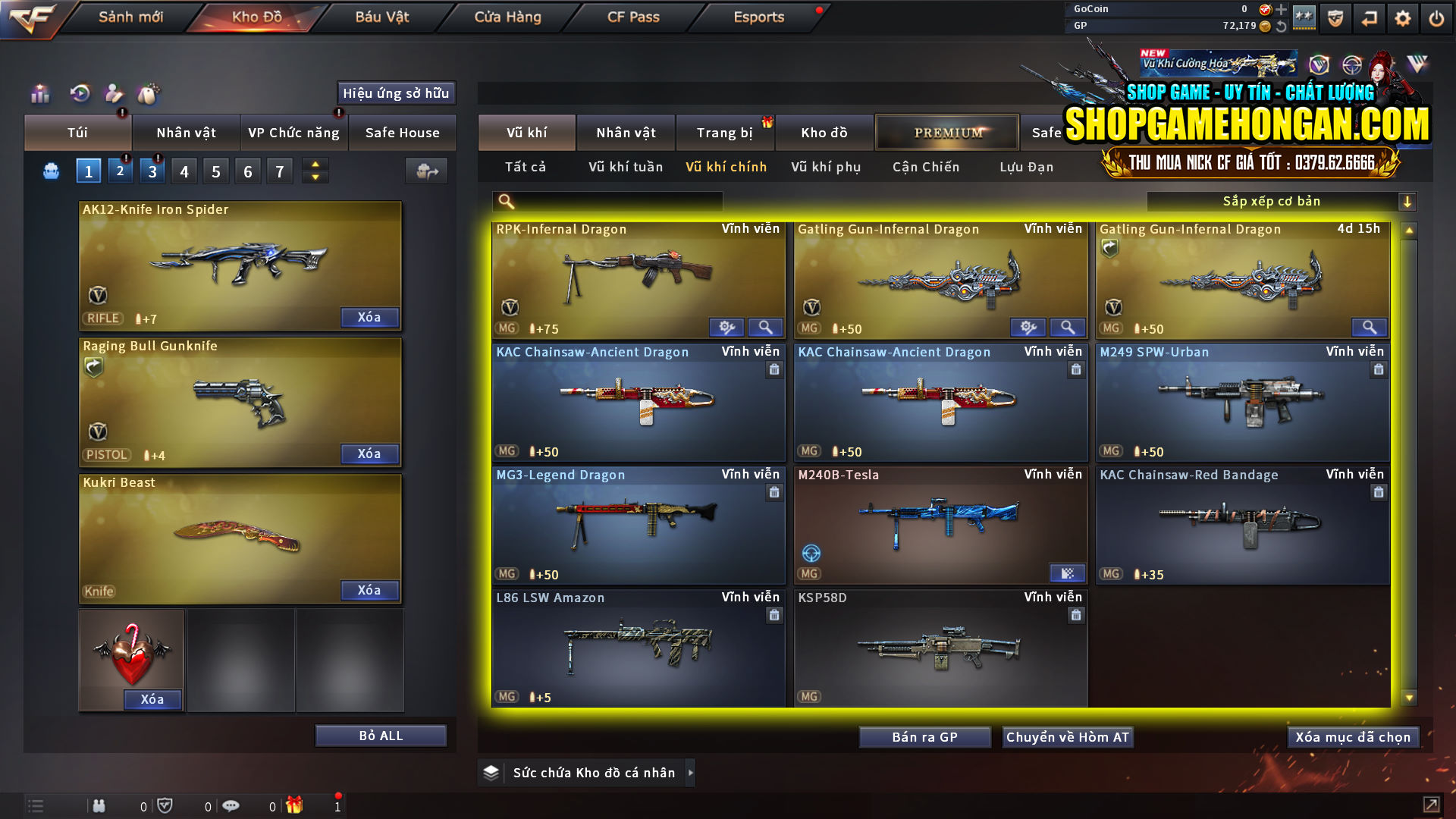
Task: Select bag slot 1
Action: pos(88,170)
